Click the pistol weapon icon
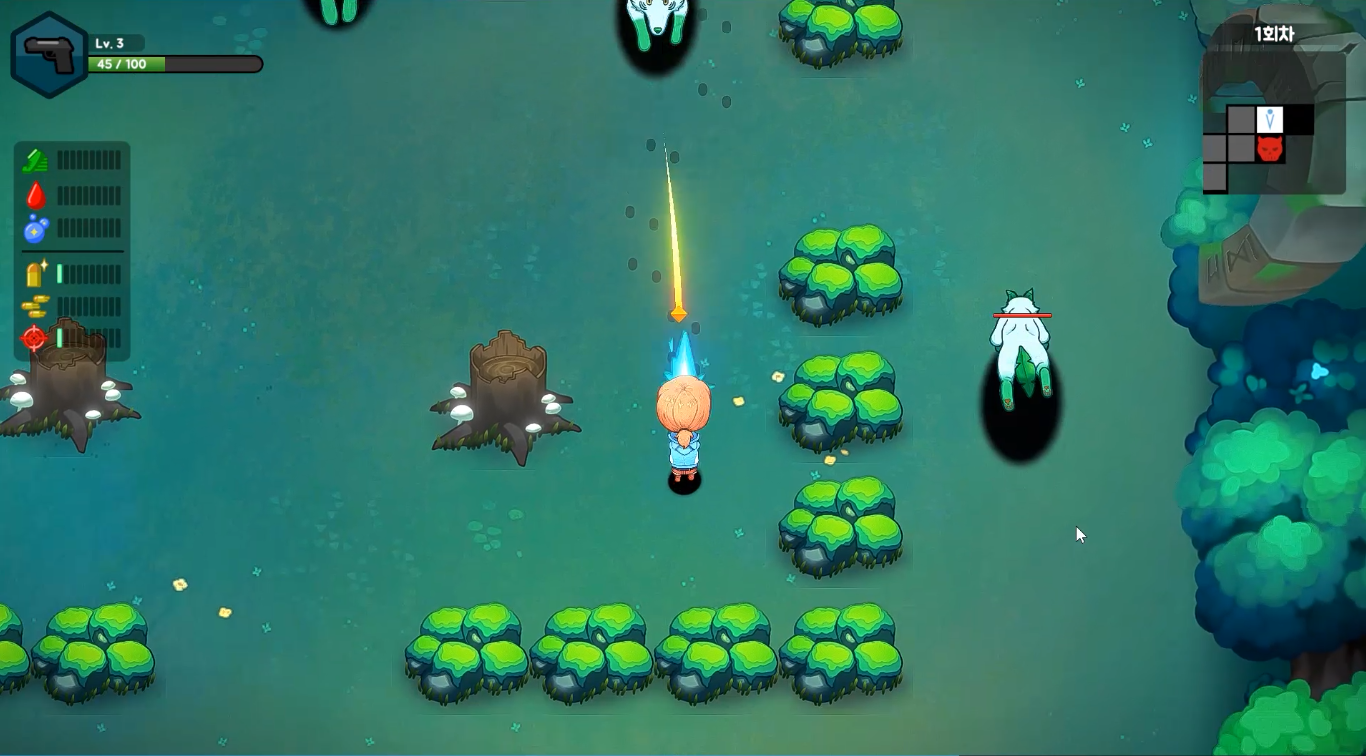This screenshot has width=1366, height=756. [x=49, y=55]
